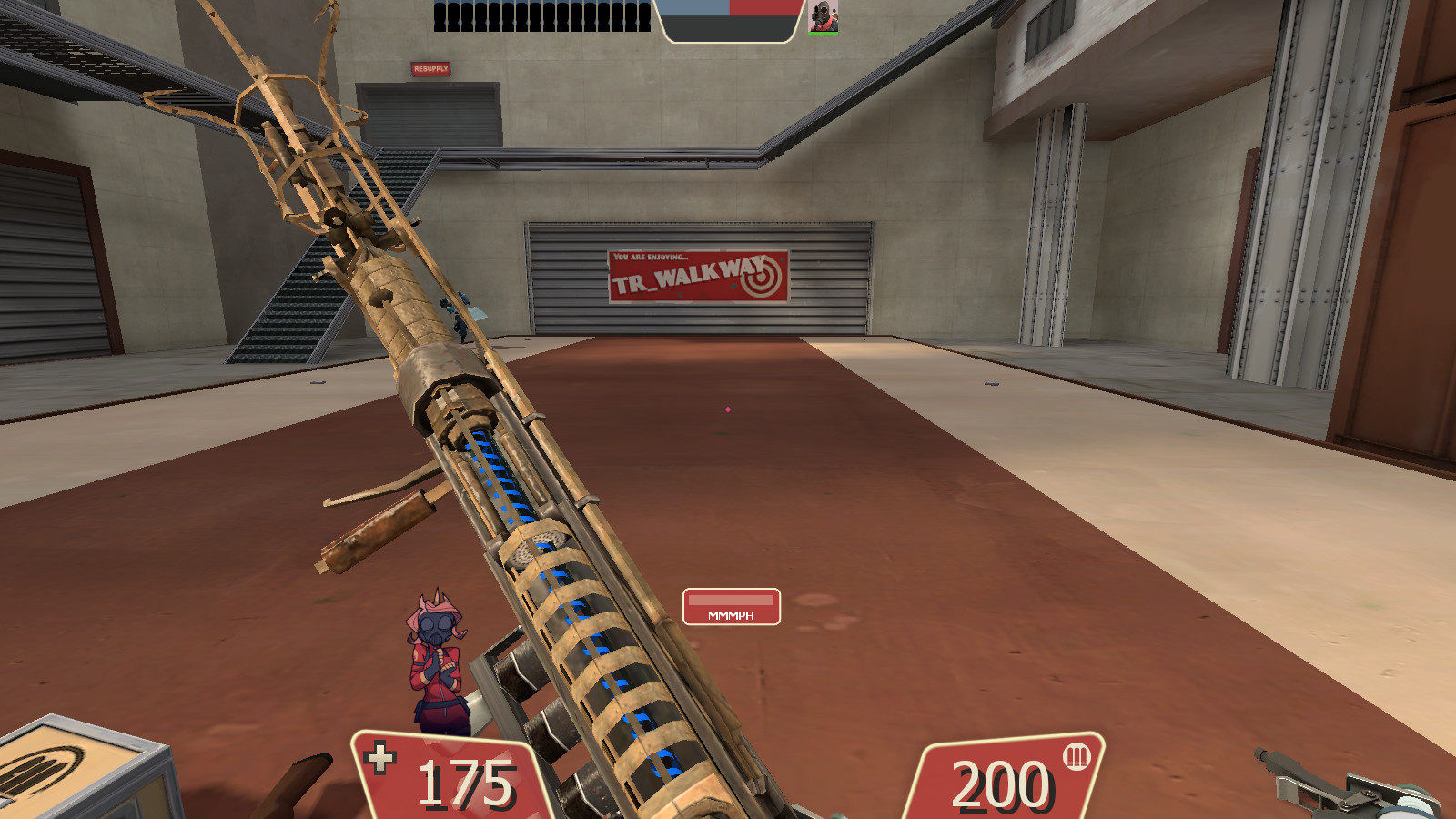1456x819 pixels.
Task: Click the MMMPH label text
Action: tap(731, 615)
